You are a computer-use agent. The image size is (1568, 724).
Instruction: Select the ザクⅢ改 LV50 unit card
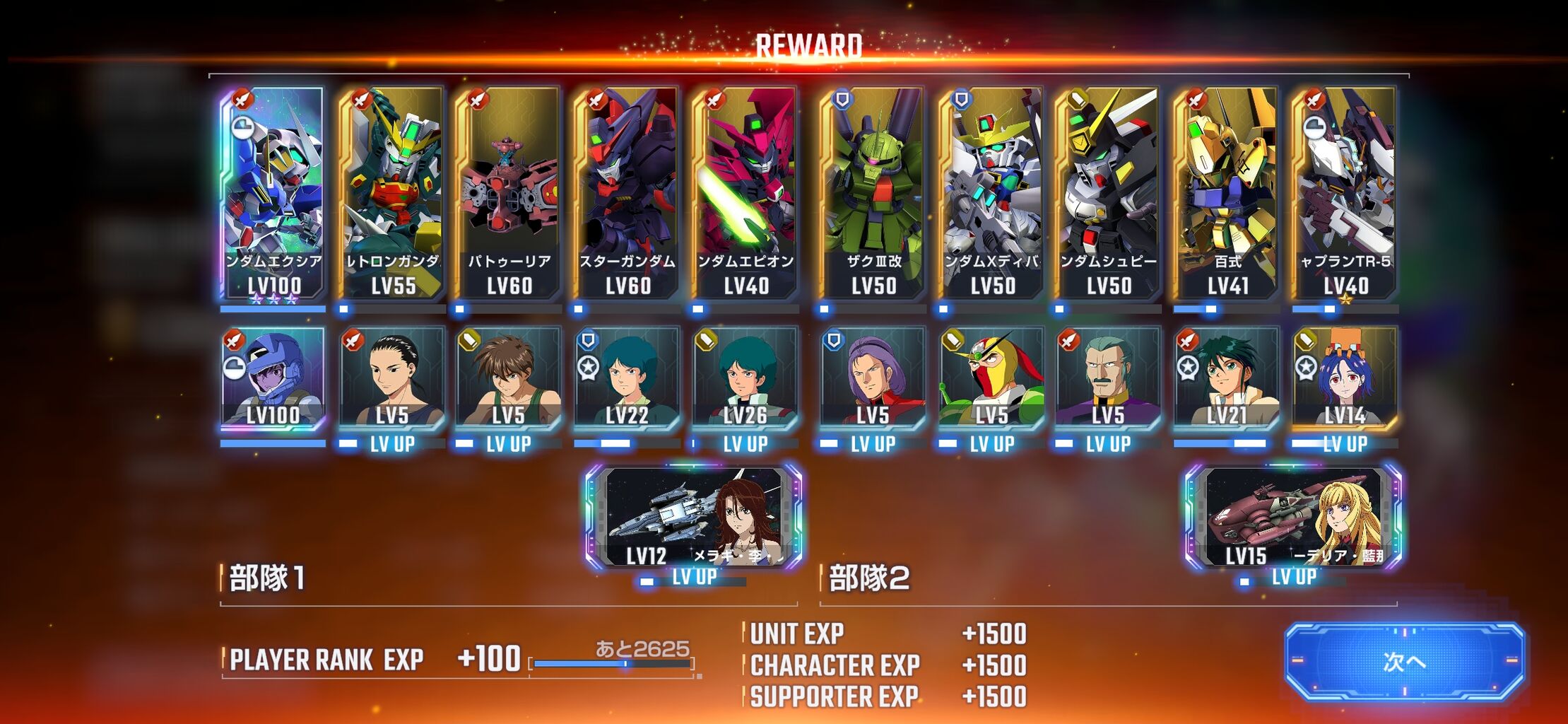[x=873, y=193]
